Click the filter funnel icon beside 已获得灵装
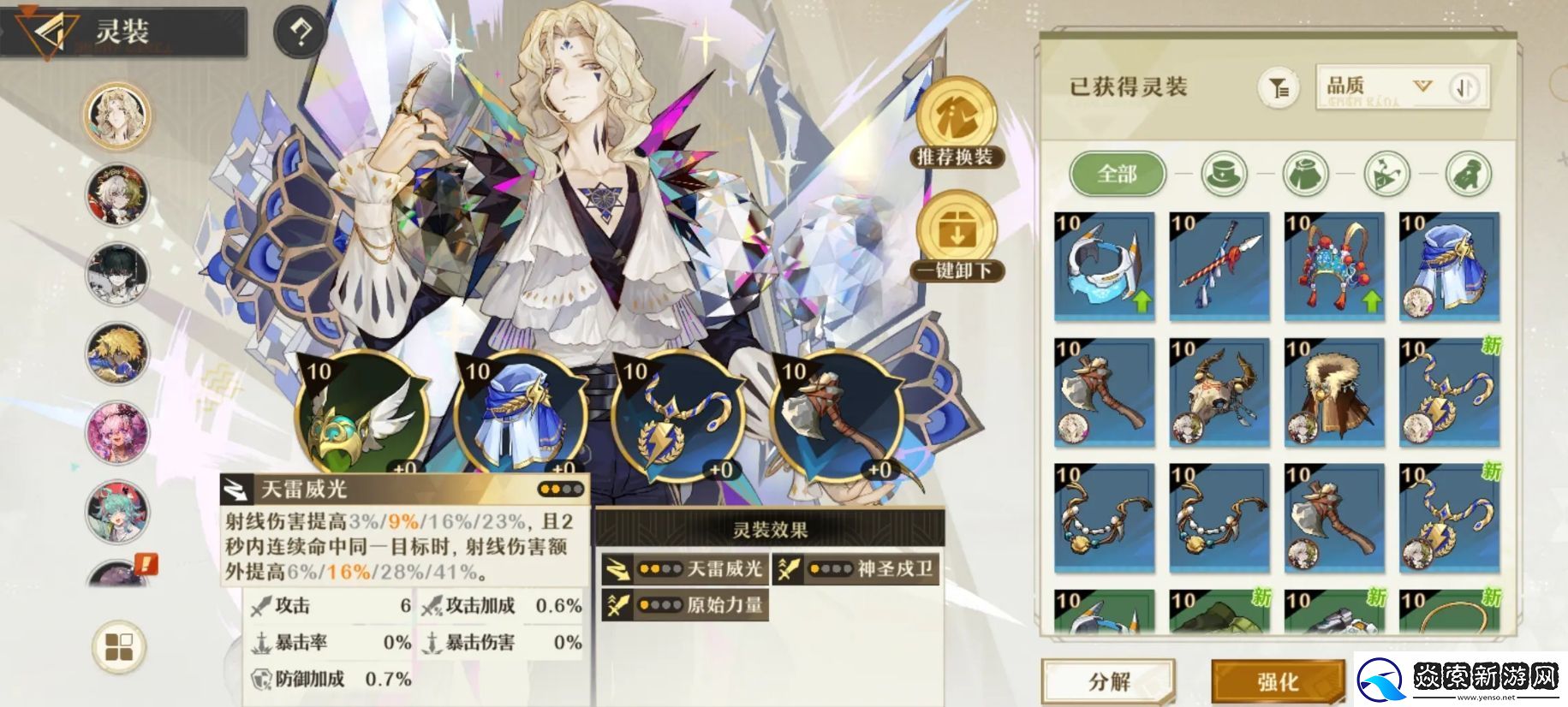 pyautogui.click(x=1279, y=87)
